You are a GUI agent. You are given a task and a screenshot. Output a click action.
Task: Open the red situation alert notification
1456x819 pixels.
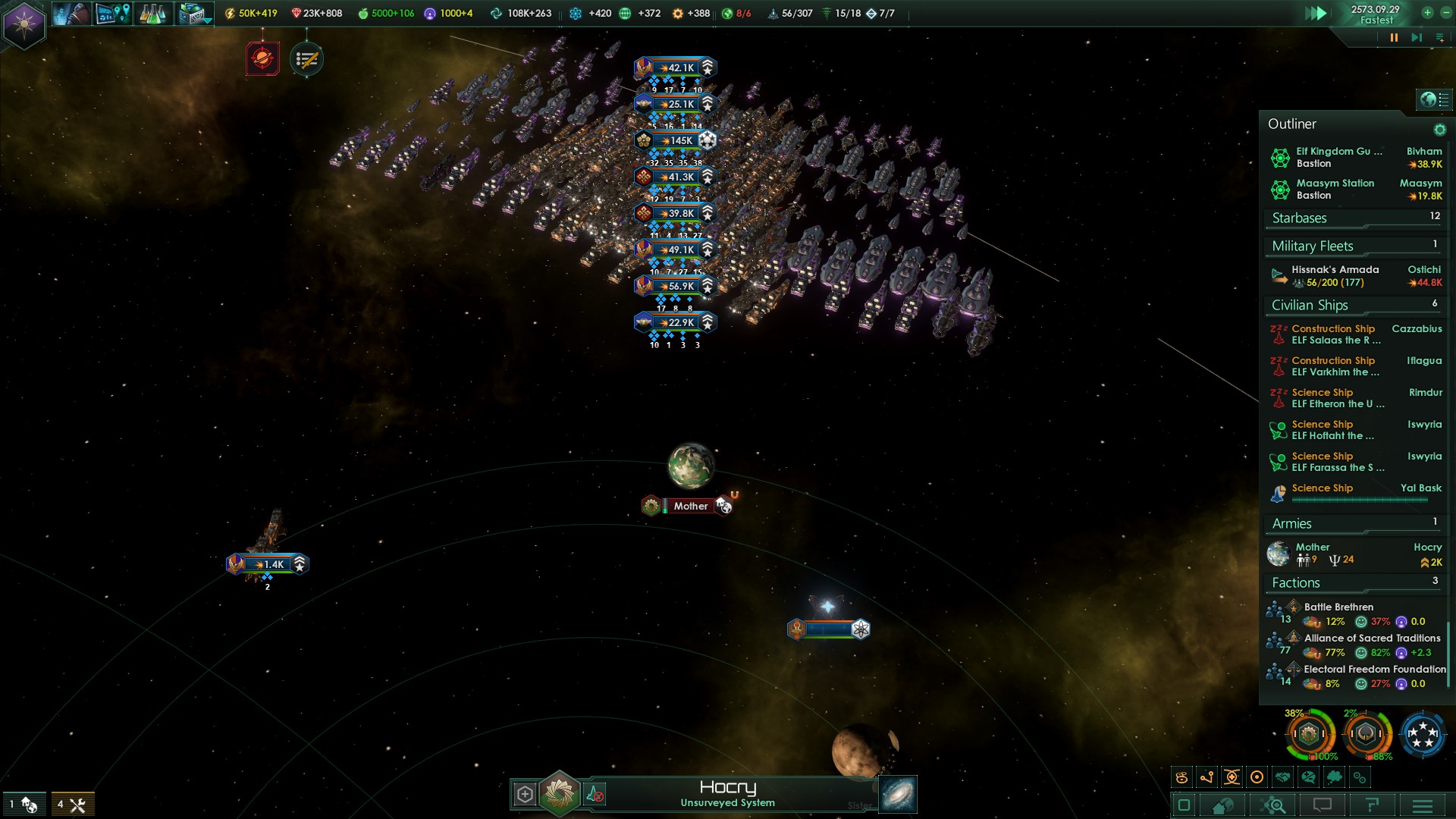click(x=262, y=59)
